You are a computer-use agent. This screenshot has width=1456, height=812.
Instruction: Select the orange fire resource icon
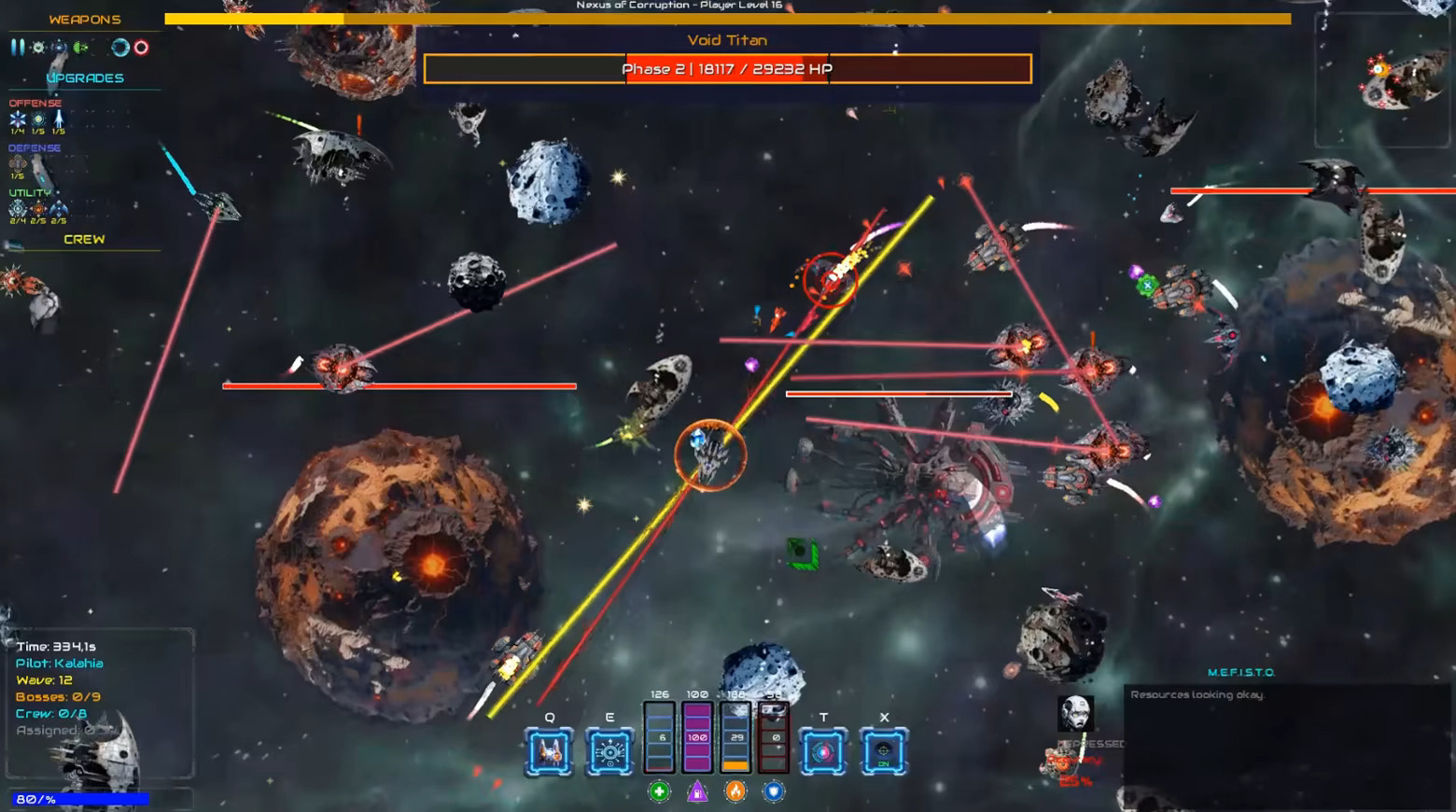736,791
